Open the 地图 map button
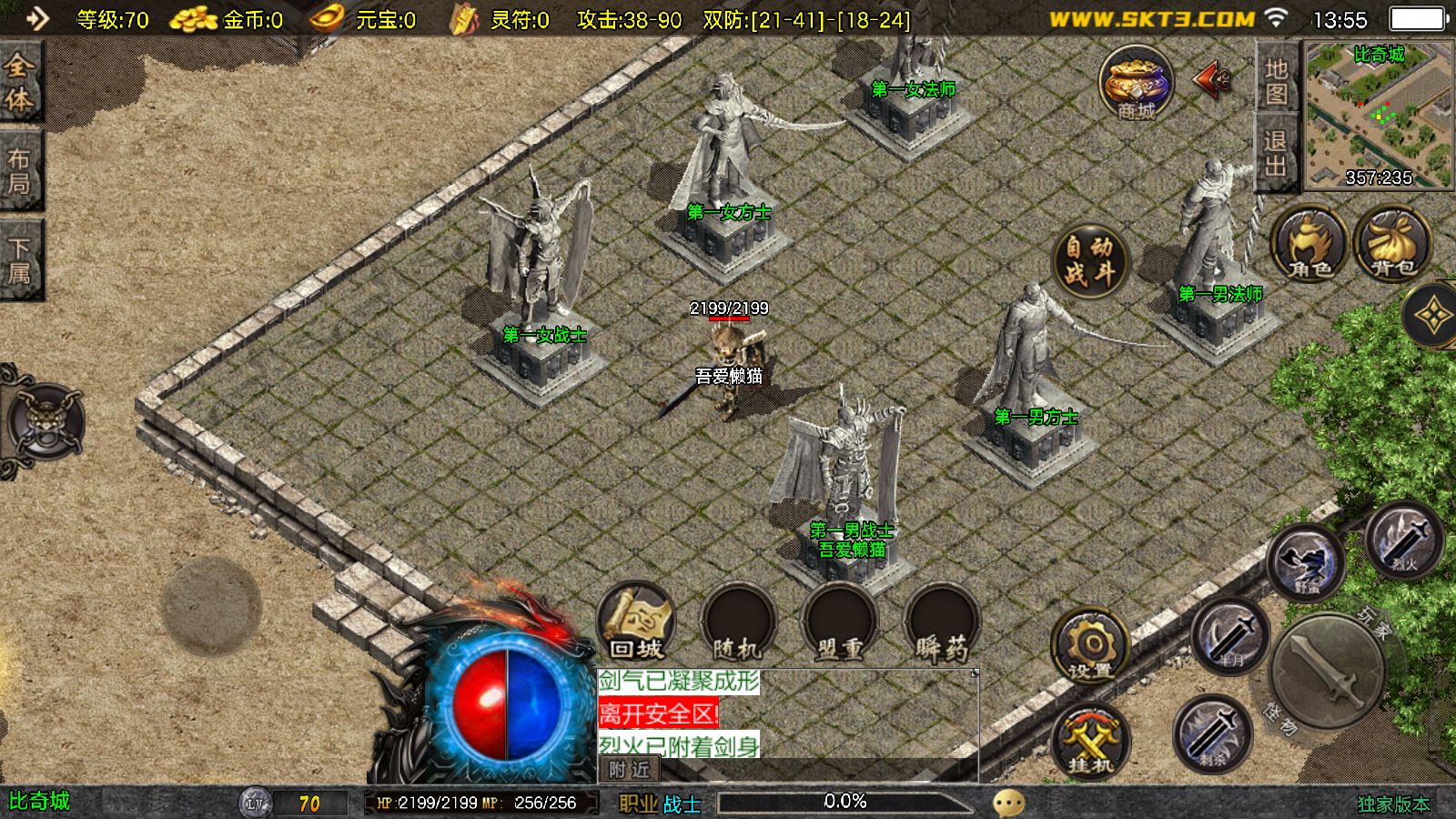1456x819 pixels. click(x=1276, y=80)
